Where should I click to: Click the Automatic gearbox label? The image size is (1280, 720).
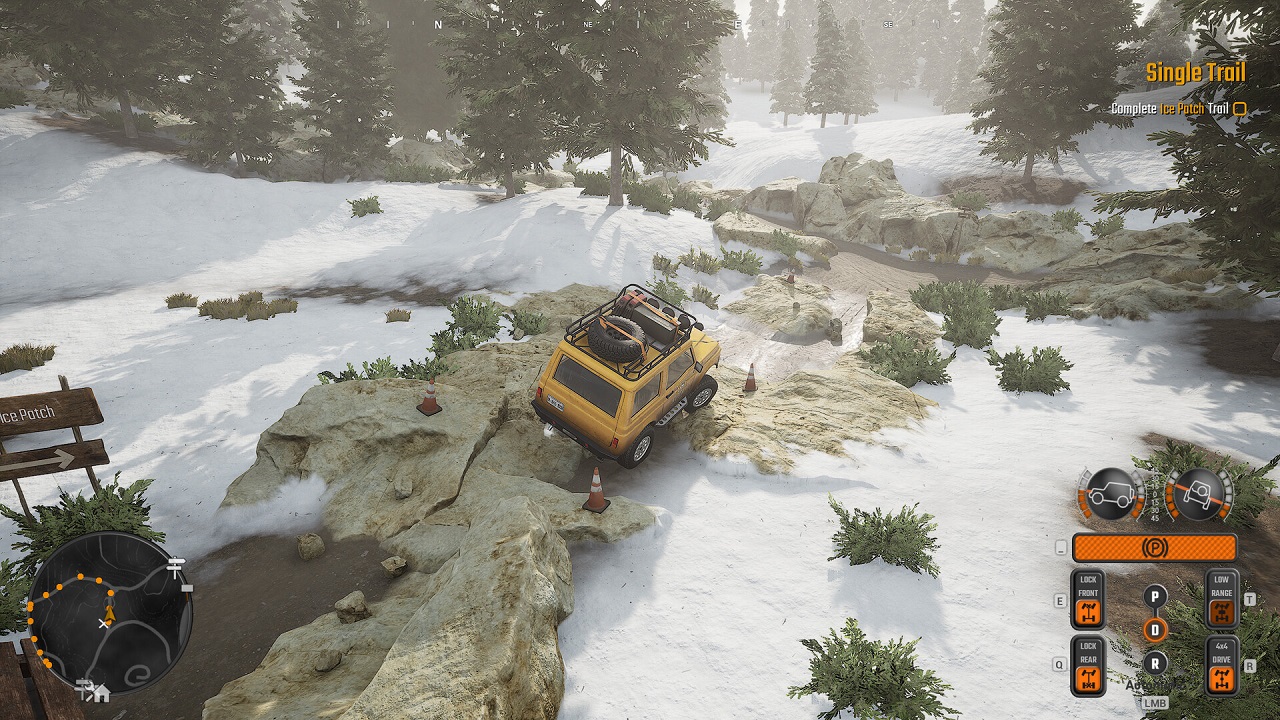pyautogui.click(x=1156, y=685)
